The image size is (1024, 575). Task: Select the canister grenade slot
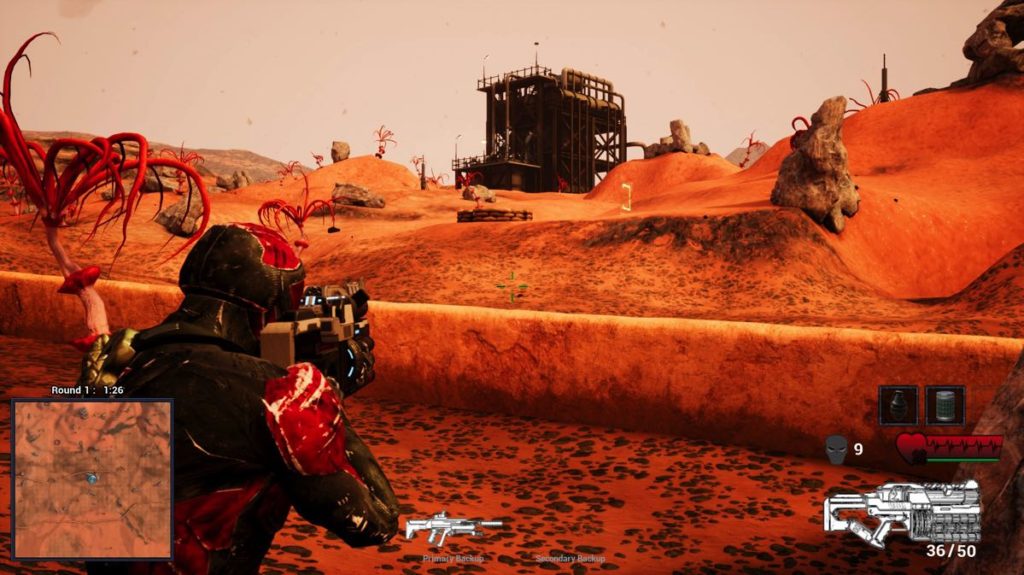pyautogui.click(x=945, y=405)
